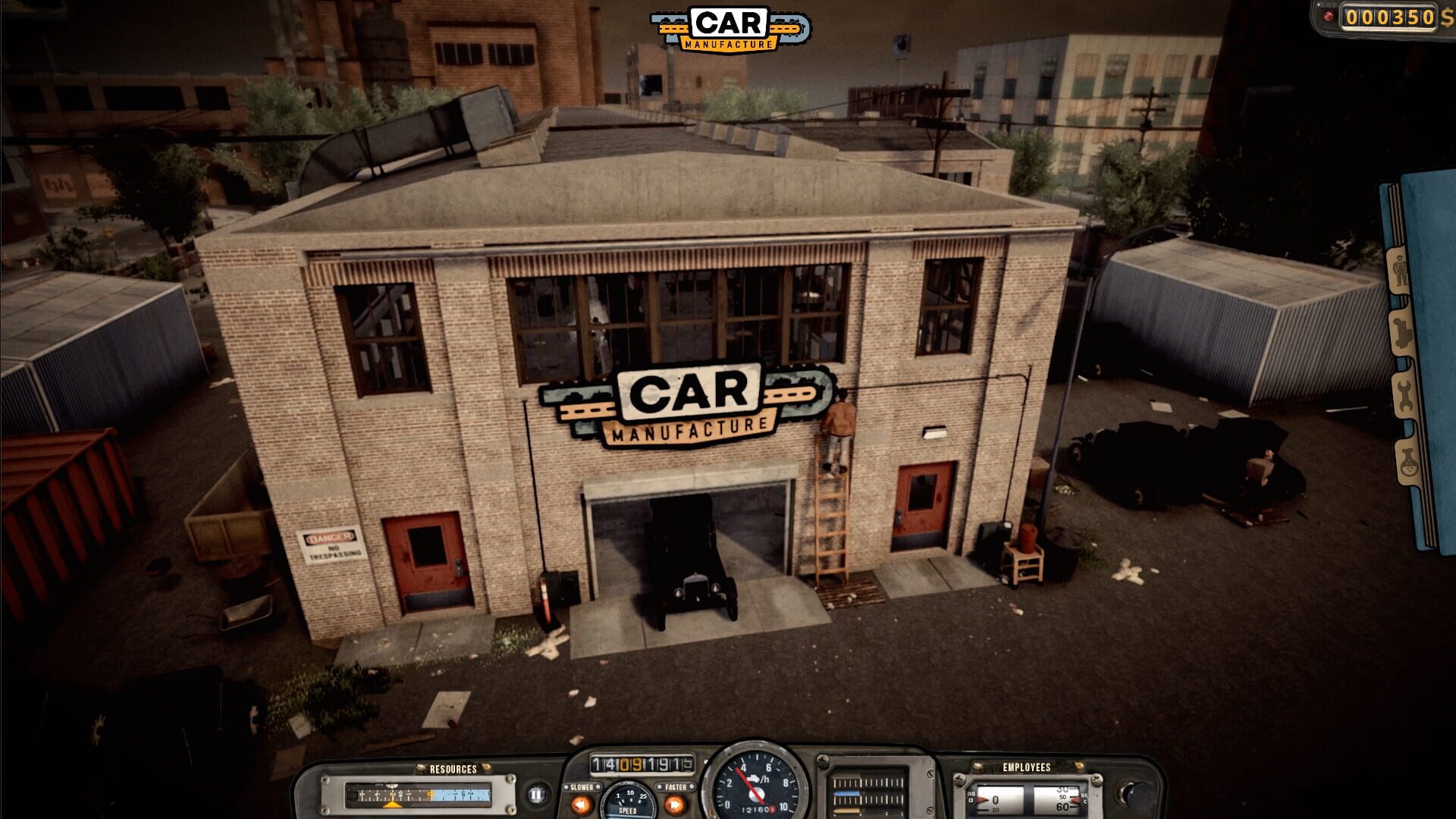1456x819 pixels.
Task: Open the research flask icon on the sidebar
Action: [x=1410, y=461]
